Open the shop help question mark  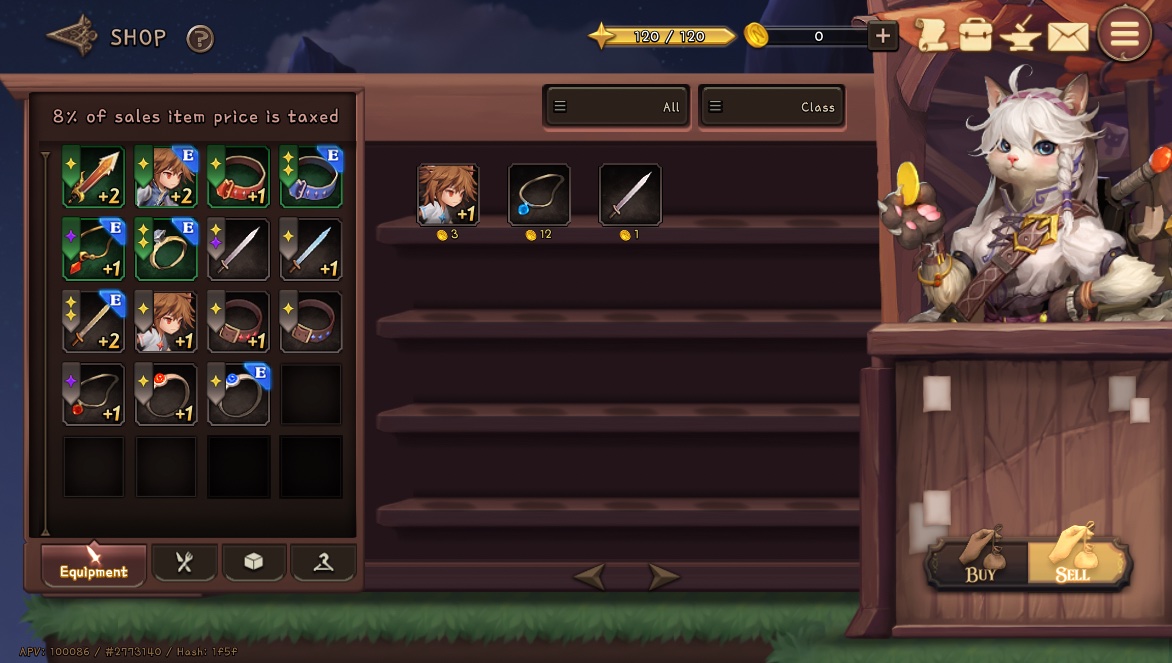click(x=200, y=39)
